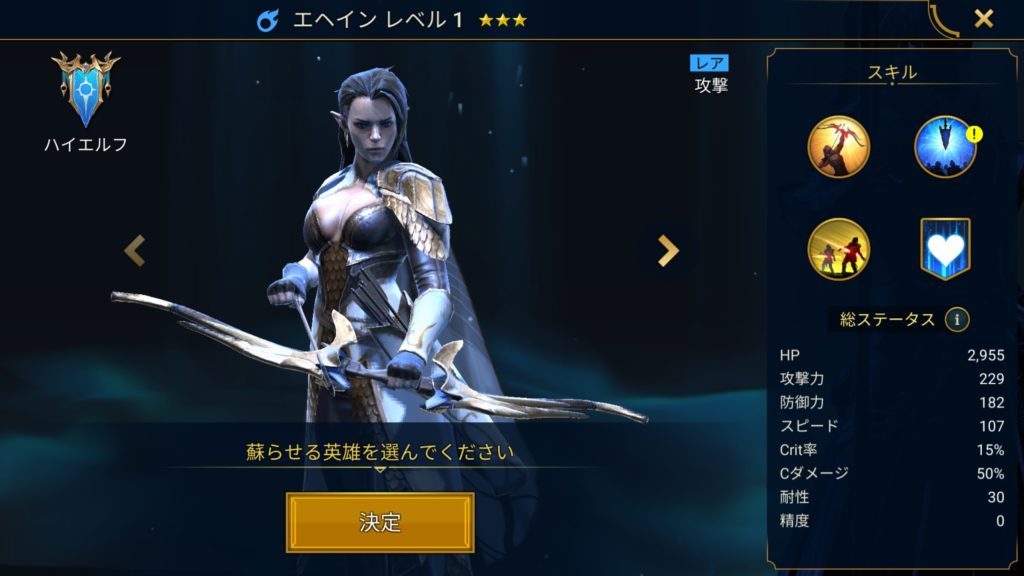The image size is (1024, 576).
Task: View the blue dagger skill icon
Action: click(x=944, y=147)
